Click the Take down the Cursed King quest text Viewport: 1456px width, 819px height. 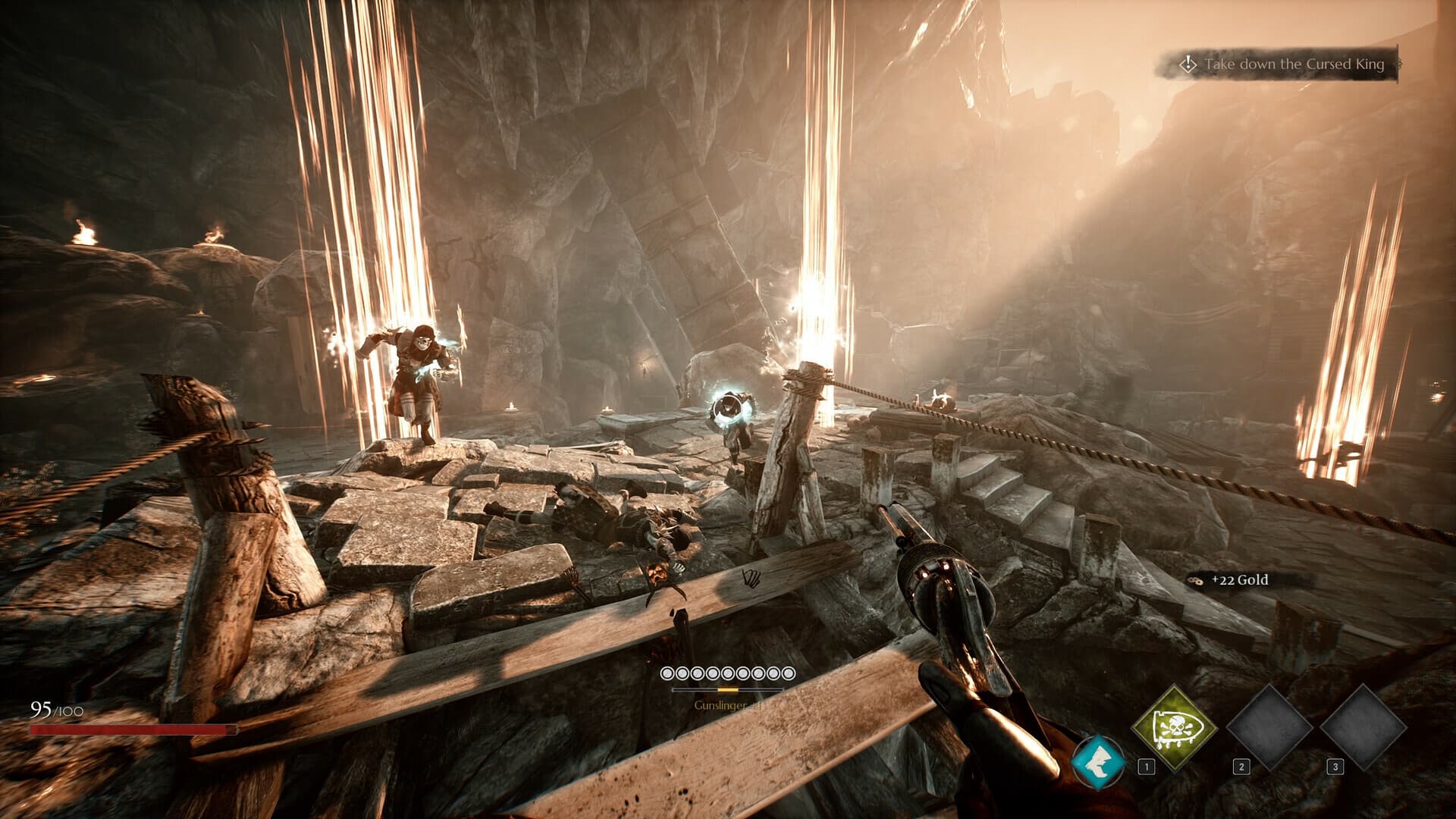tap(1297, 65)
